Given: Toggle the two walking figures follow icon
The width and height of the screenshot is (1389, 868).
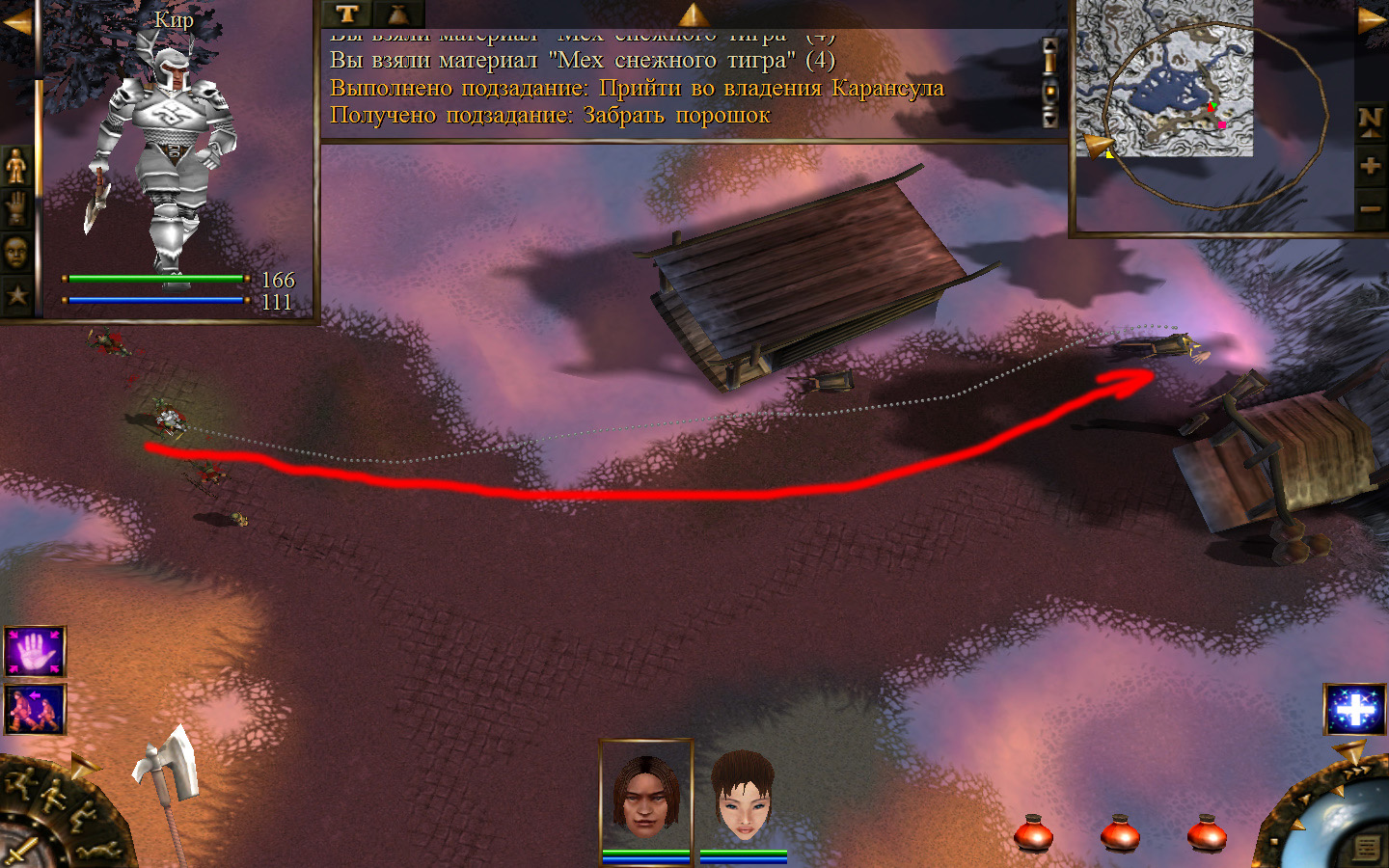Looking at the screenshot, I should point(35,710).
